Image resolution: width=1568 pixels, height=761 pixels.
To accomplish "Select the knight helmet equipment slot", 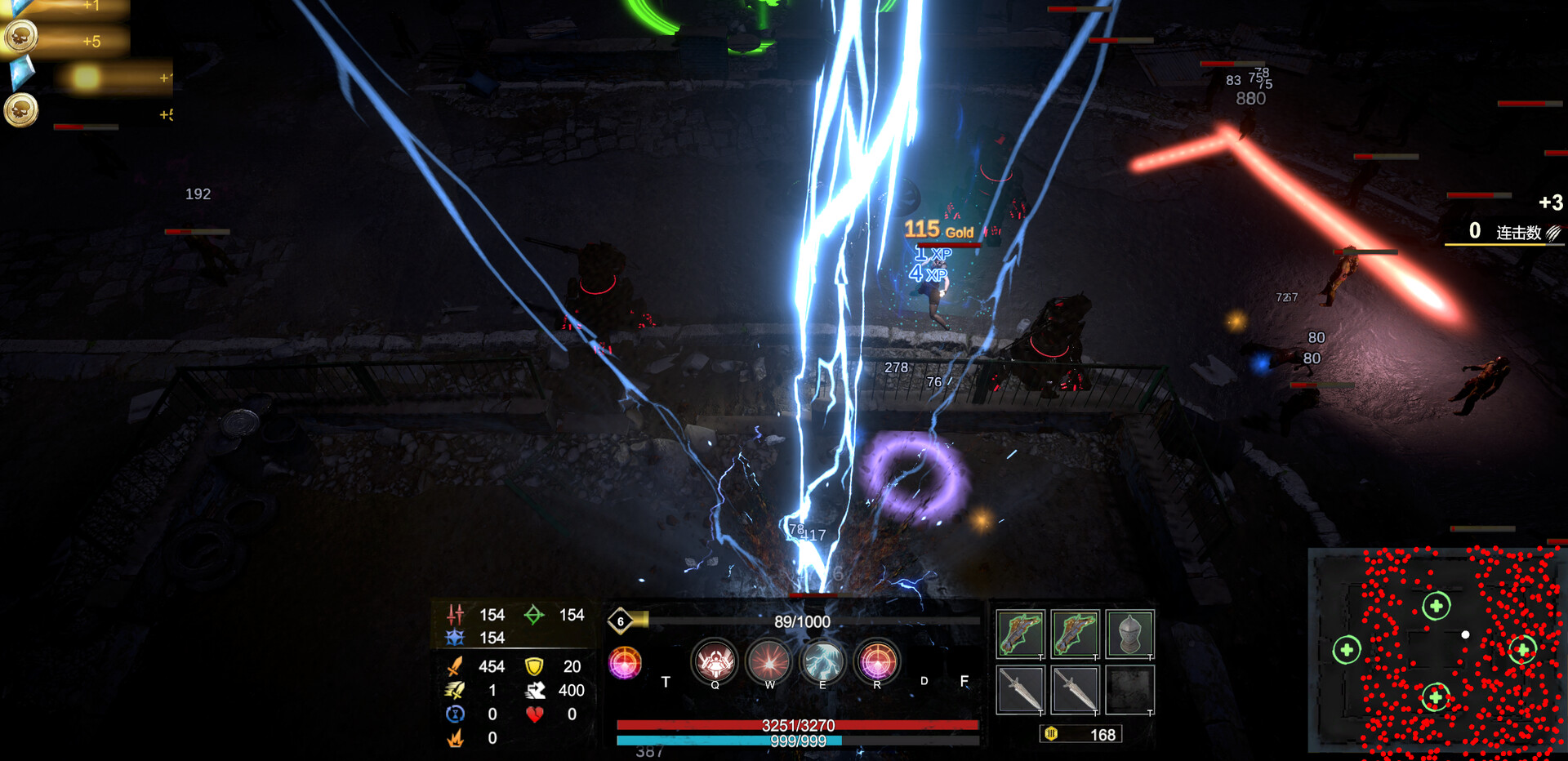I will pyautogui.click(x=1129, y=634).
